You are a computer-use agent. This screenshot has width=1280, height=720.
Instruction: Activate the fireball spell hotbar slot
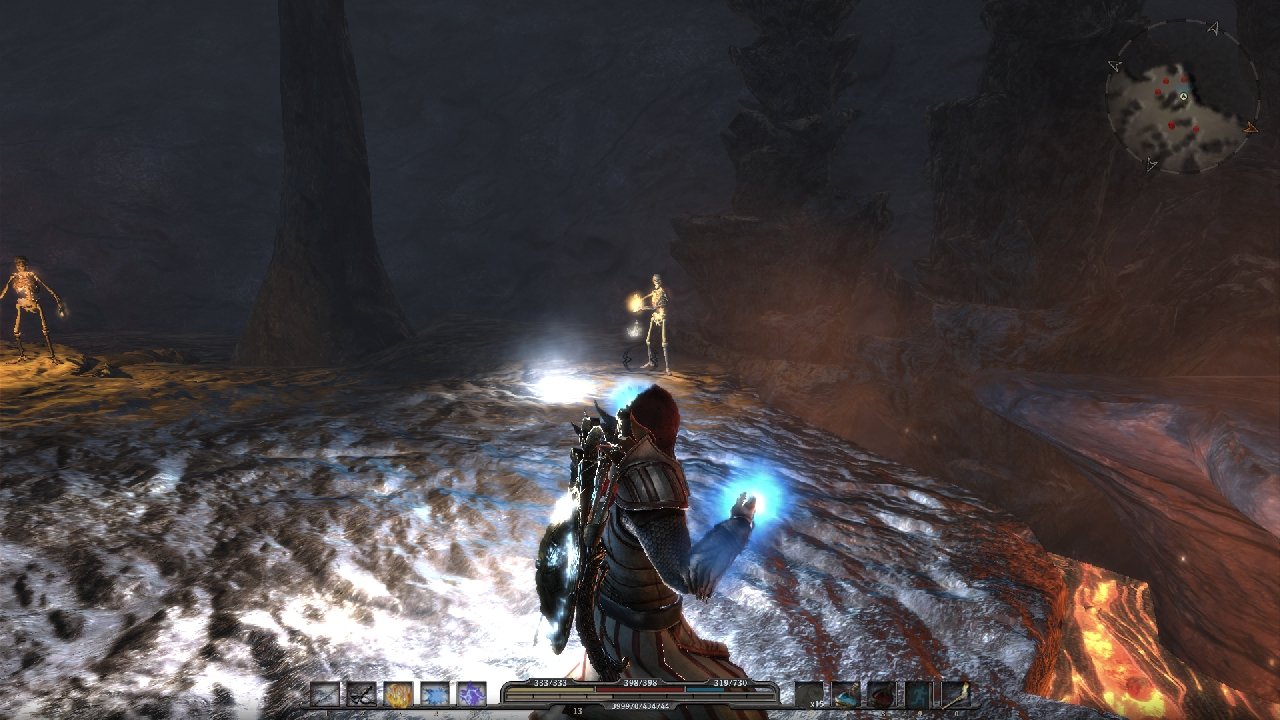pos(398,694)
